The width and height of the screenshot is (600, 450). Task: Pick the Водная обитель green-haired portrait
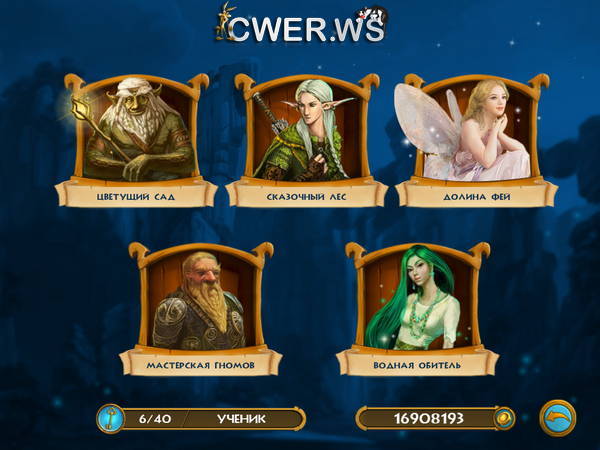pyautogui.click(x=412, y=303)
